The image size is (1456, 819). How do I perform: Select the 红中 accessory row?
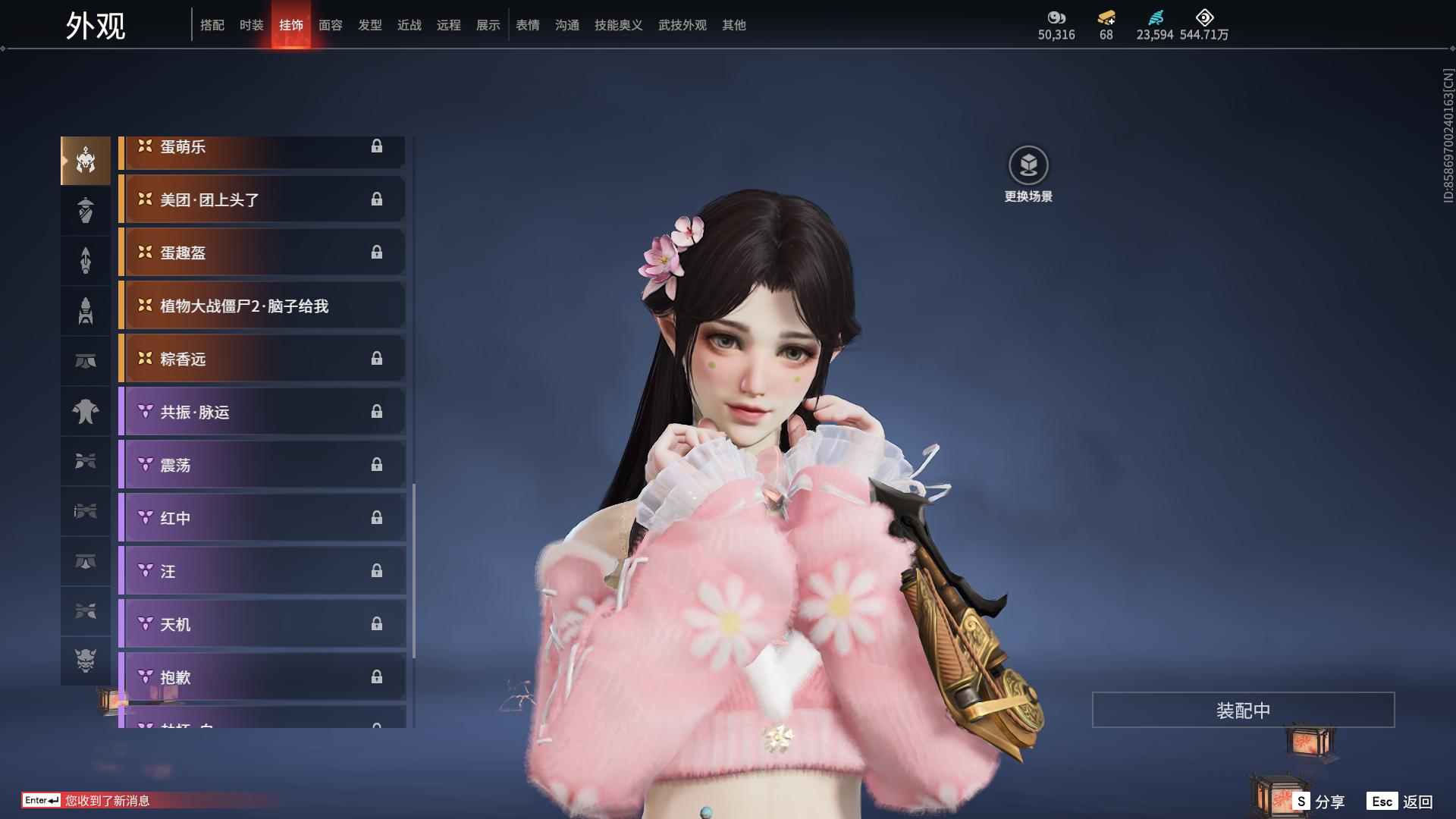(x=262, y=518)
